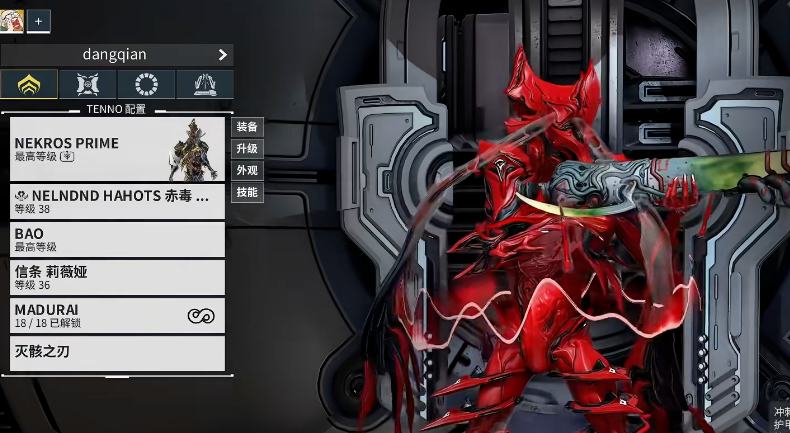
Task: Open the dangqian loadout selector
Action: point(117,55)
